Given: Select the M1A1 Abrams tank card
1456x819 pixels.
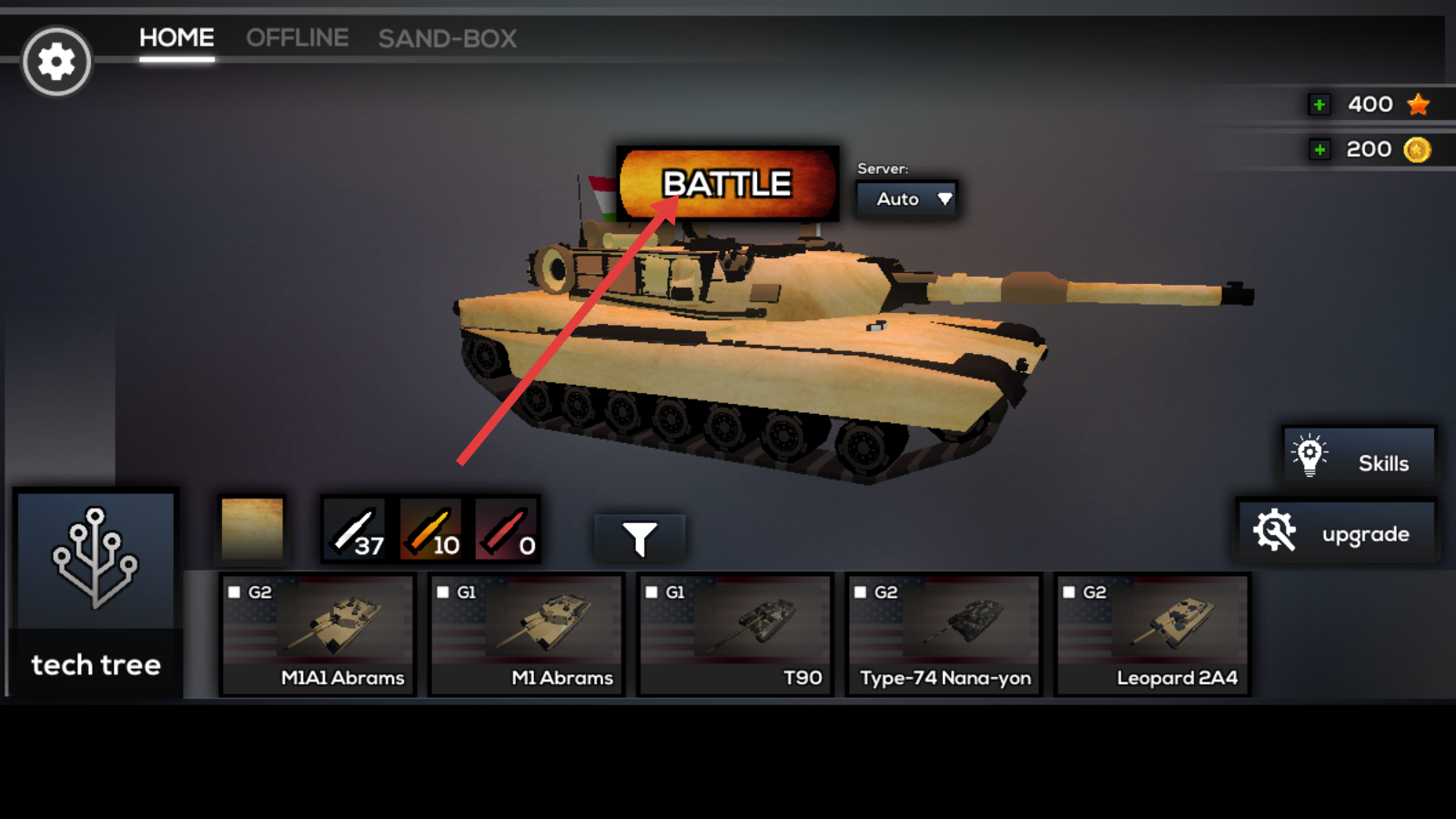Looking at the screenshot, I should click(318, 634).
